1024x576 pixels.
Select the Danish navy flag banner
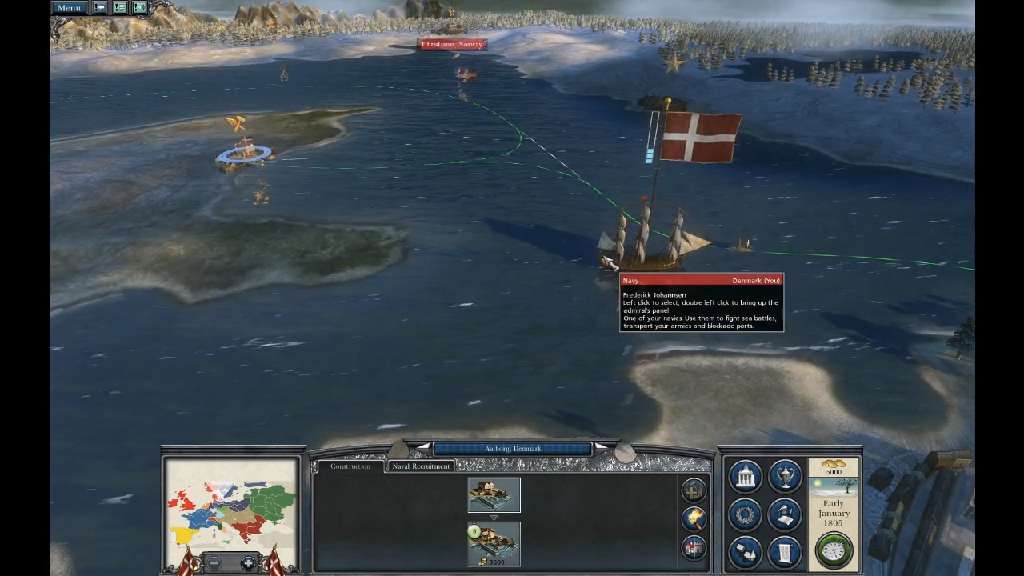coord(700,137)
